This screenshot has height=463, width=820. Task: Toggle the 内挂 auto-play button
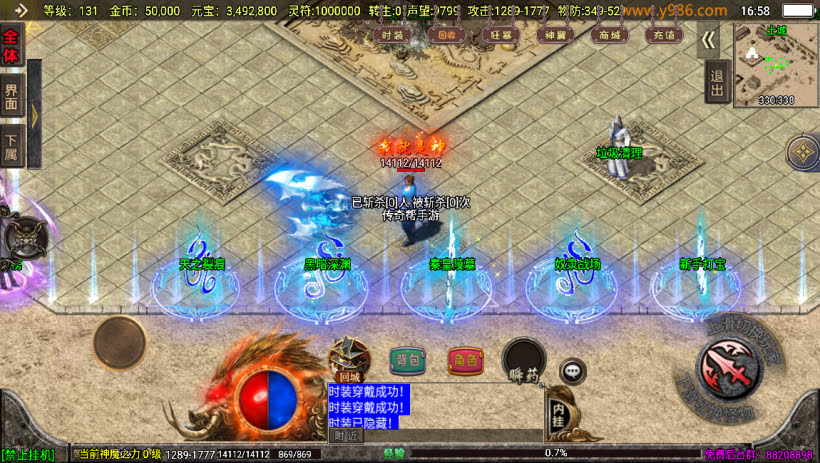click(559, 413)
